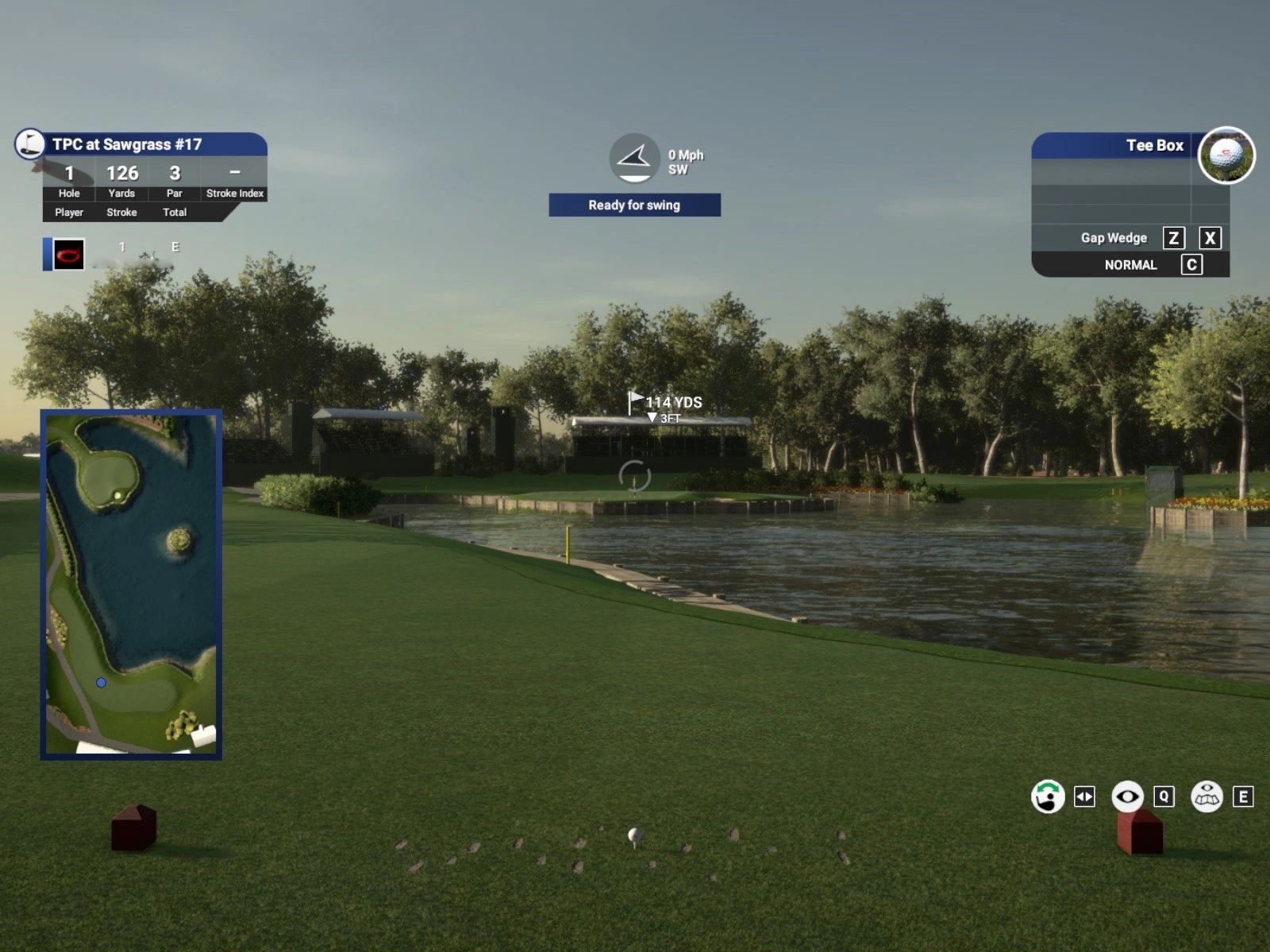This screenshot has width=1270, height=952.
Task: Select the red player logo avatar
Action: tap(68, 255)
